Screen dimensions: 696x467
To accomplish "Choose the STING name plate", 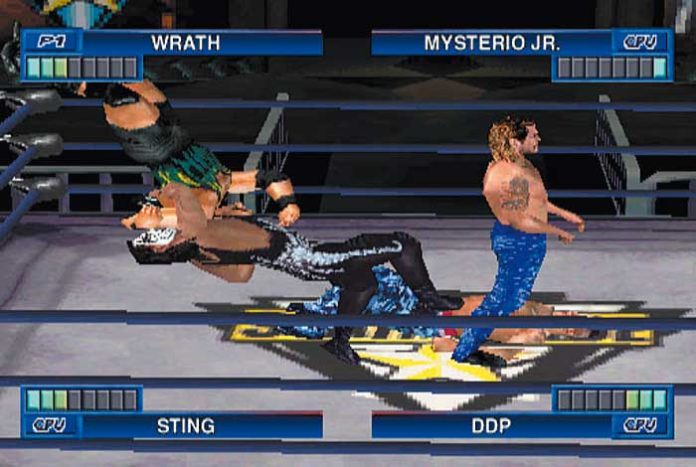I will (186, 425).
